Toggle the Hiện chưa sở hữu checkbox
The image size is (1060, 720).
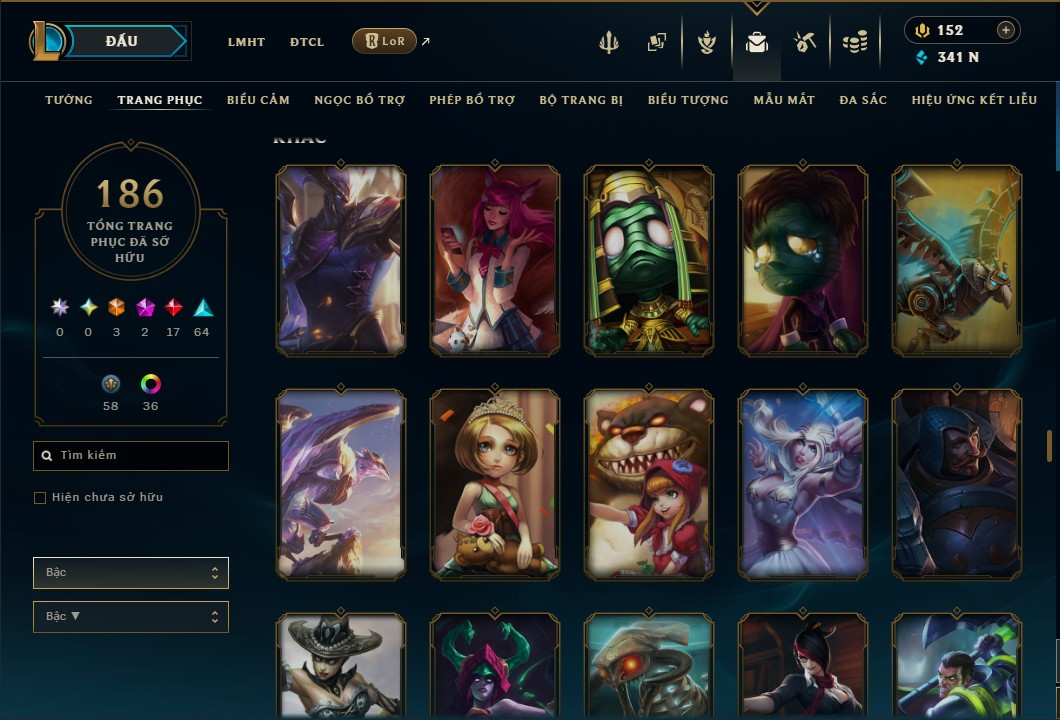pyautogui.click(x=40, y=498)
